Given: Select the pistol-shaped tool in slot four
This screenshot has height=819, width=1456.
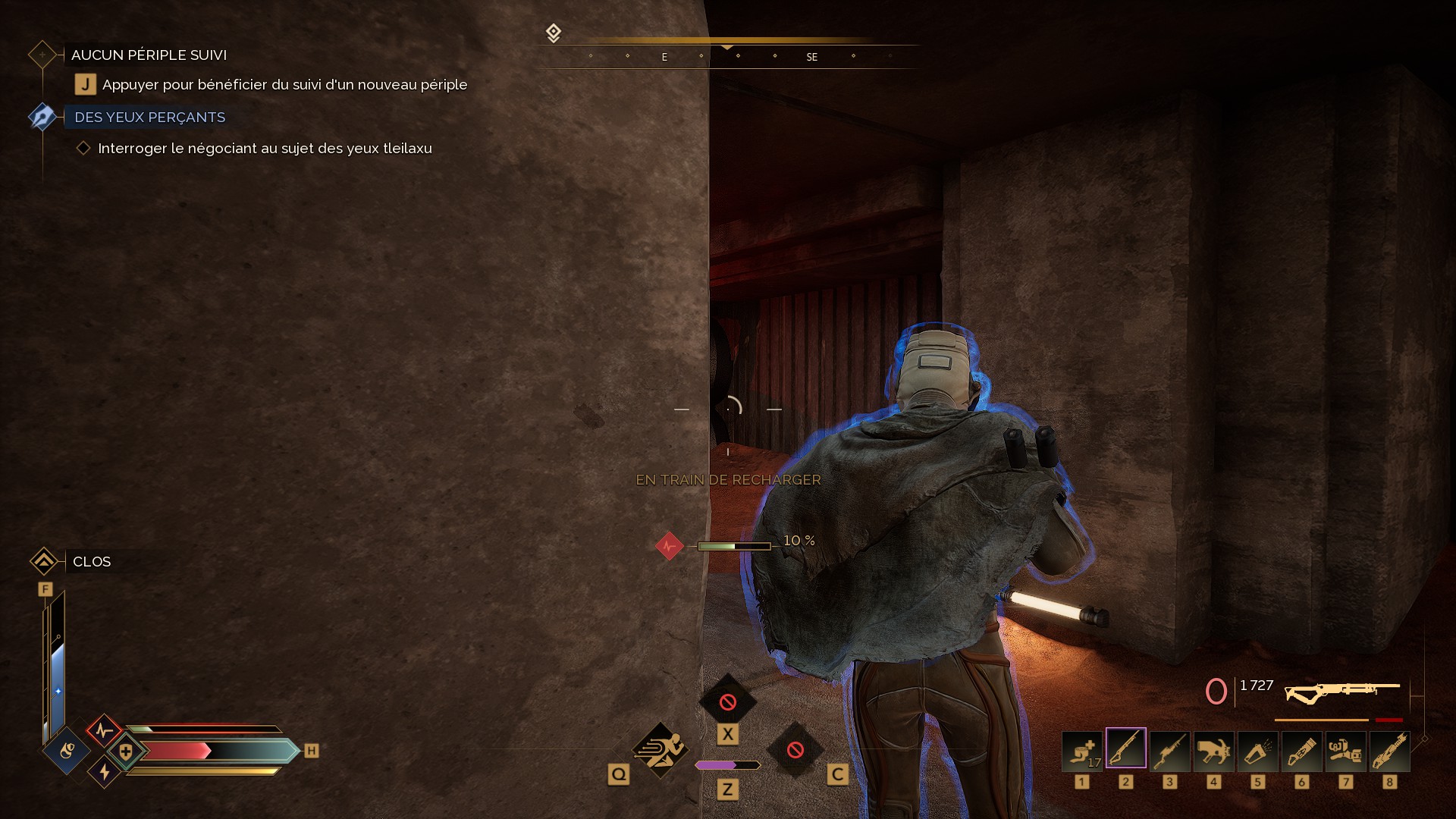Looking at the screenshot, I should 1213,750.
